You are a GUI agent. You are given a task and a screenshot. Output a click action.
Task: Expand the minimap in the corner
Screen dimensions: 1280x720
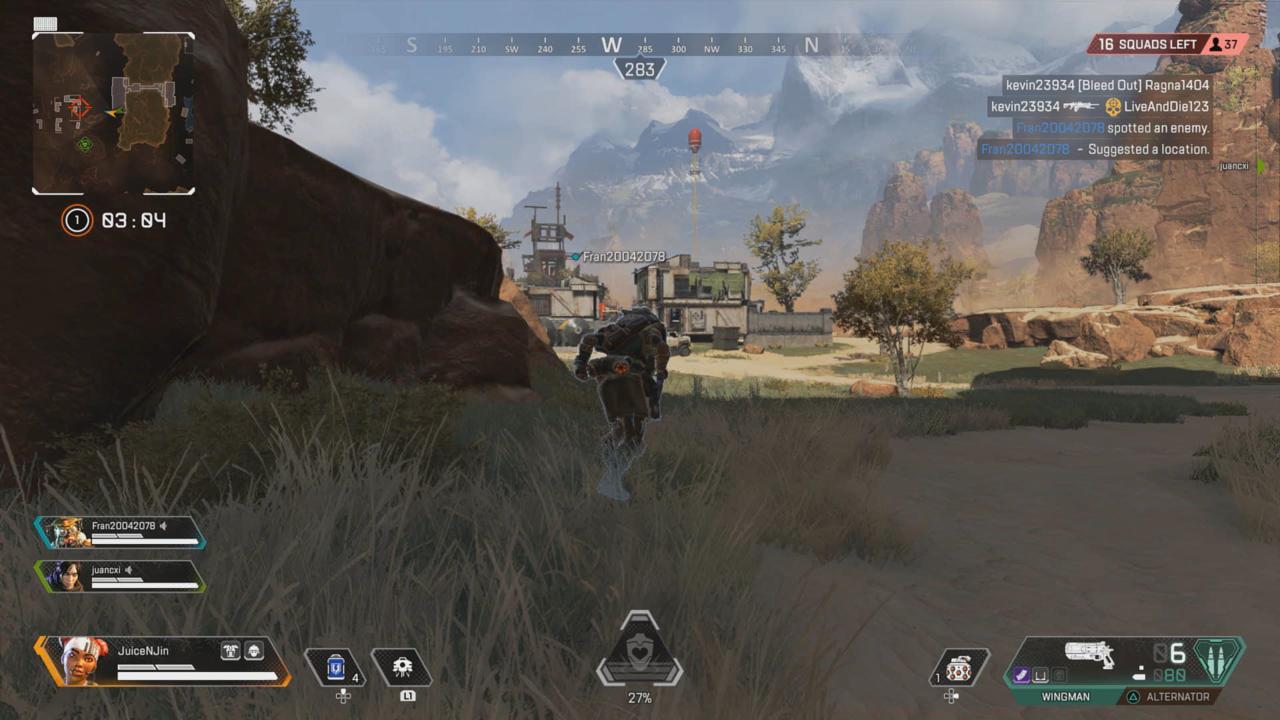113,113
